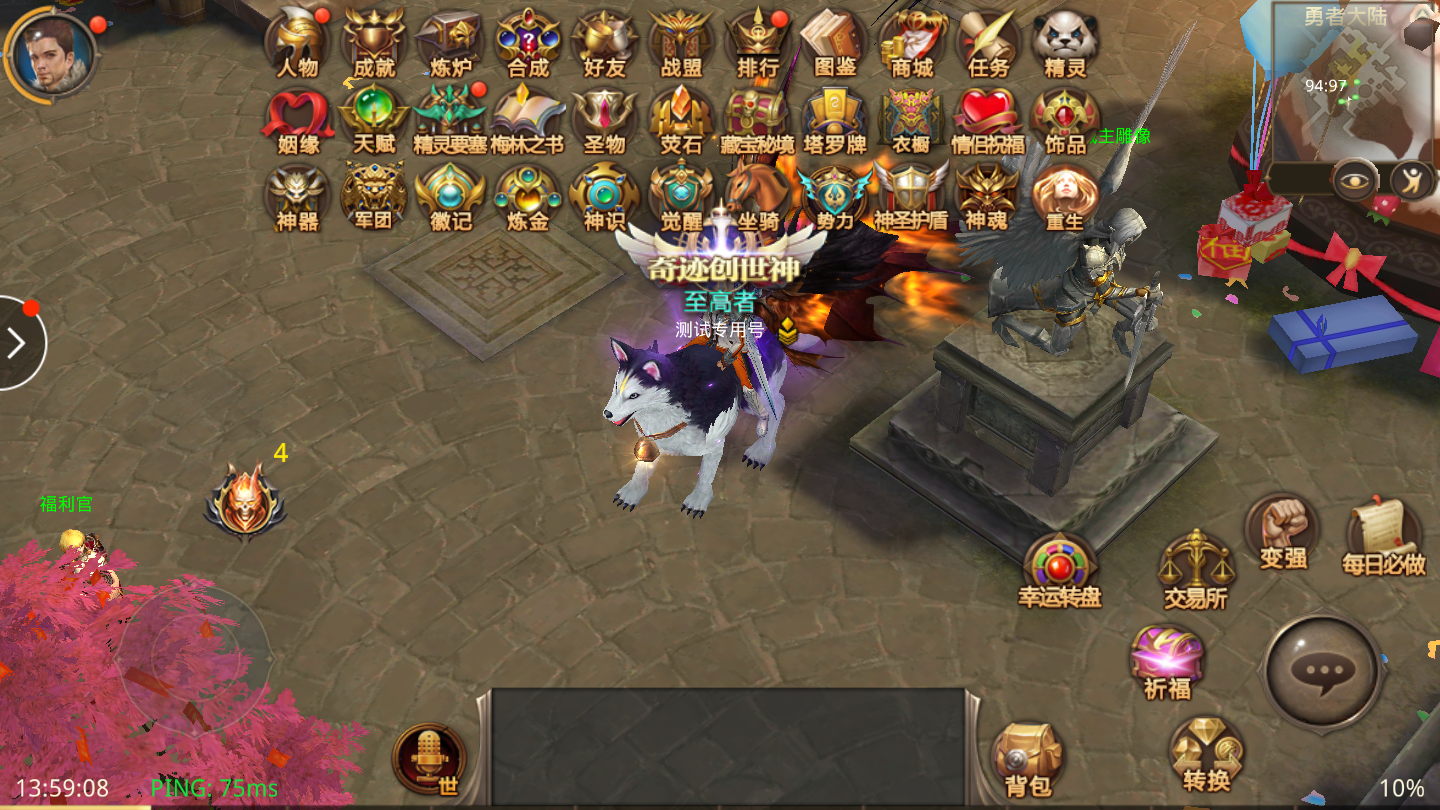Open the 天赋 talent menu

(x=374, y=118)
